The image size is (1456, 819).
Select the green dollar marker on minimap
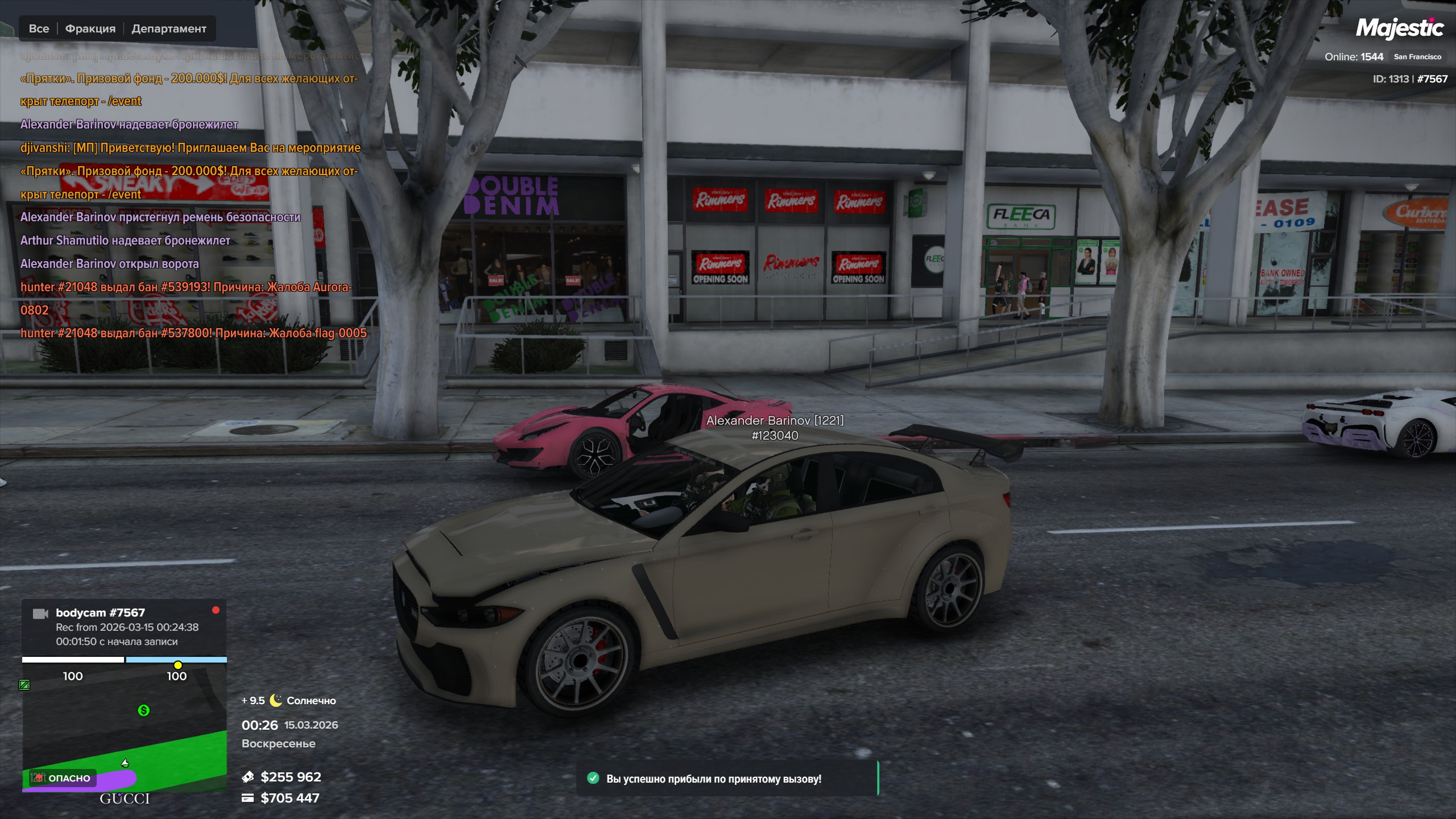(x=144, y=710)
